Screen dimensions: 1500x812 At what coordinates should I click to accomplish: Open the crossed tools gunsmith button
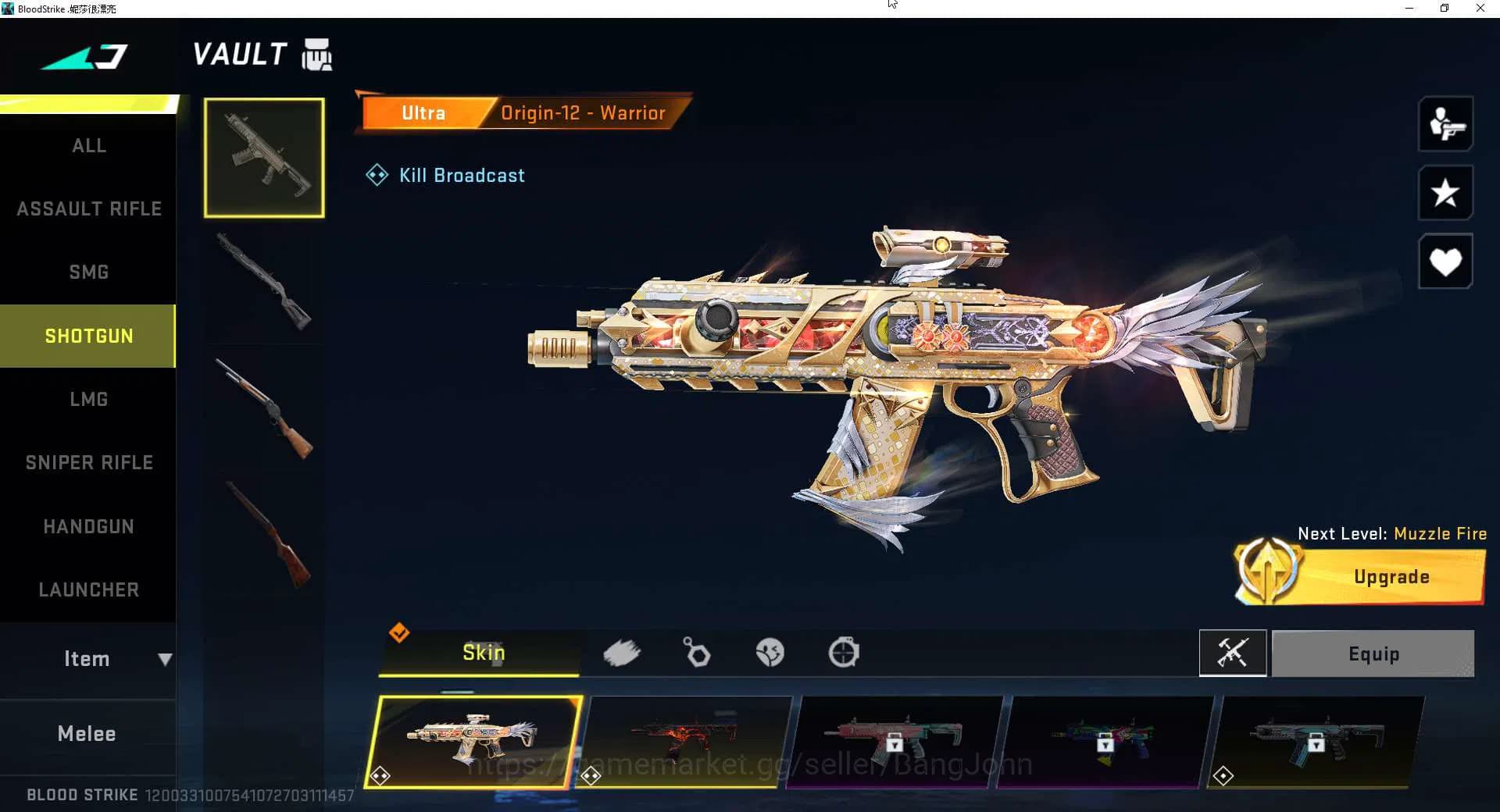click(1232, 653)
